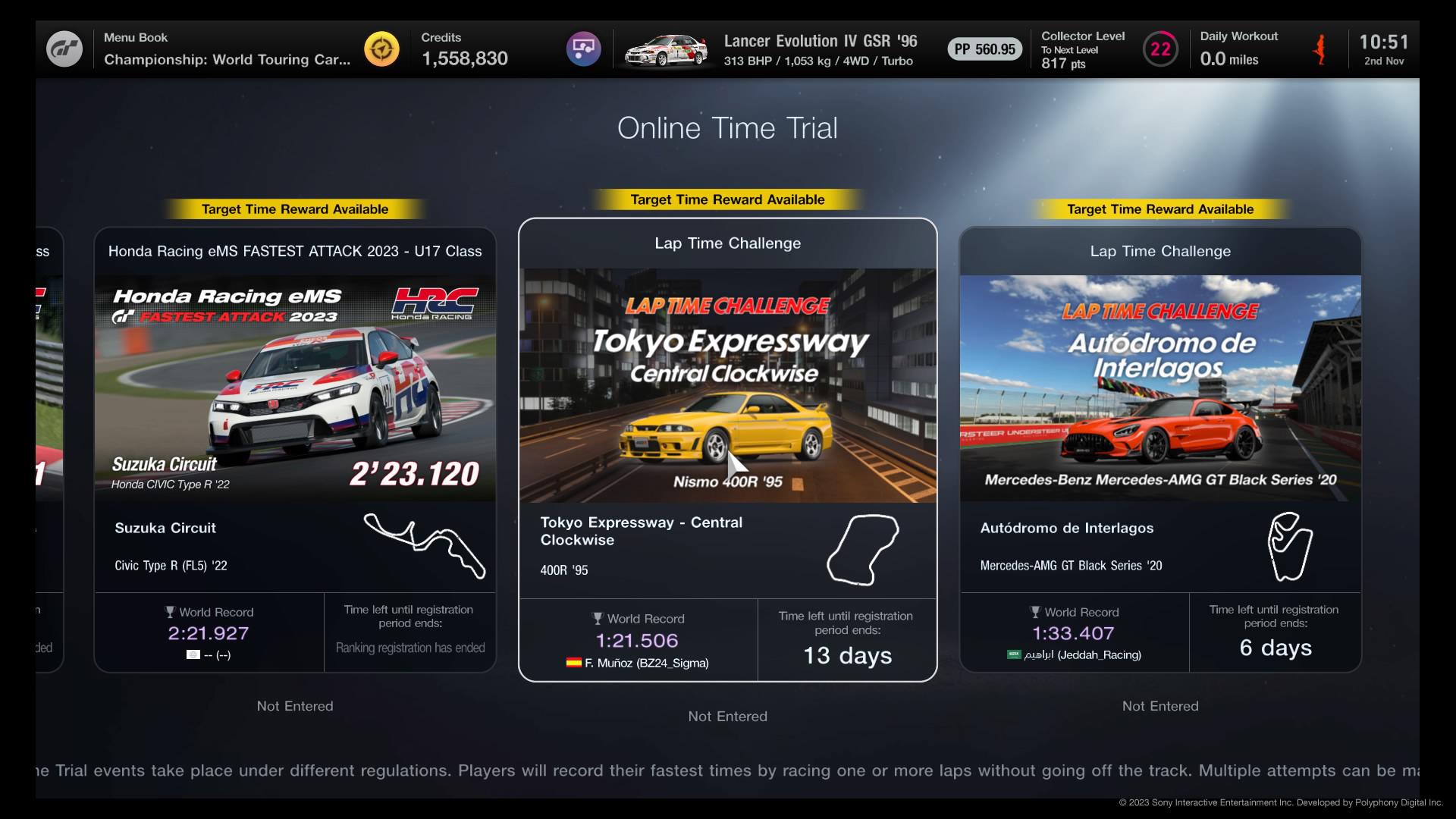The width and height of the screenshot is (1456, 819).
Task: Select the Collector Level 22 badge
Action: [1160, 49]
